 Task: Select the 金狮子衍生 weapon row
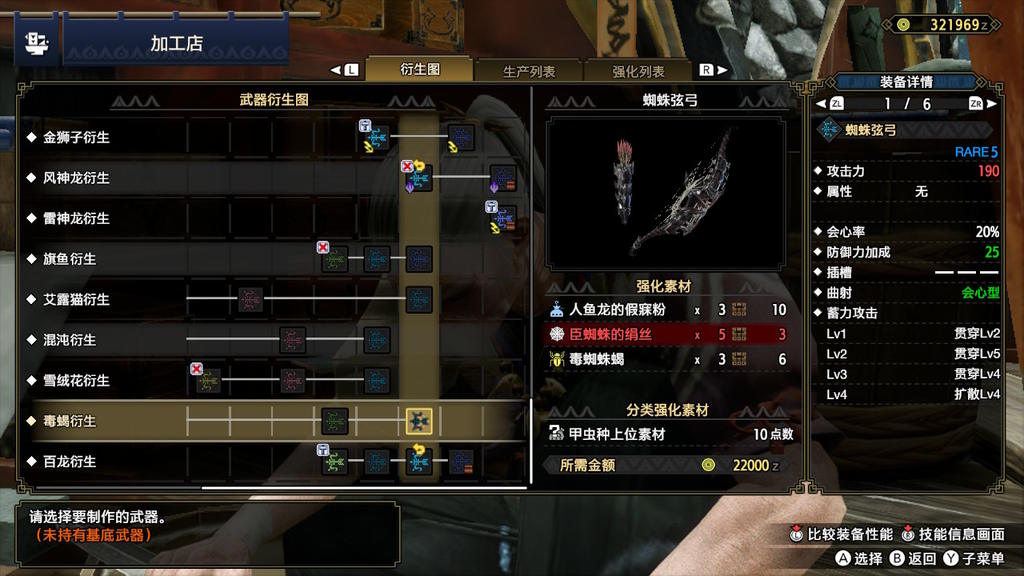(76, 137)
